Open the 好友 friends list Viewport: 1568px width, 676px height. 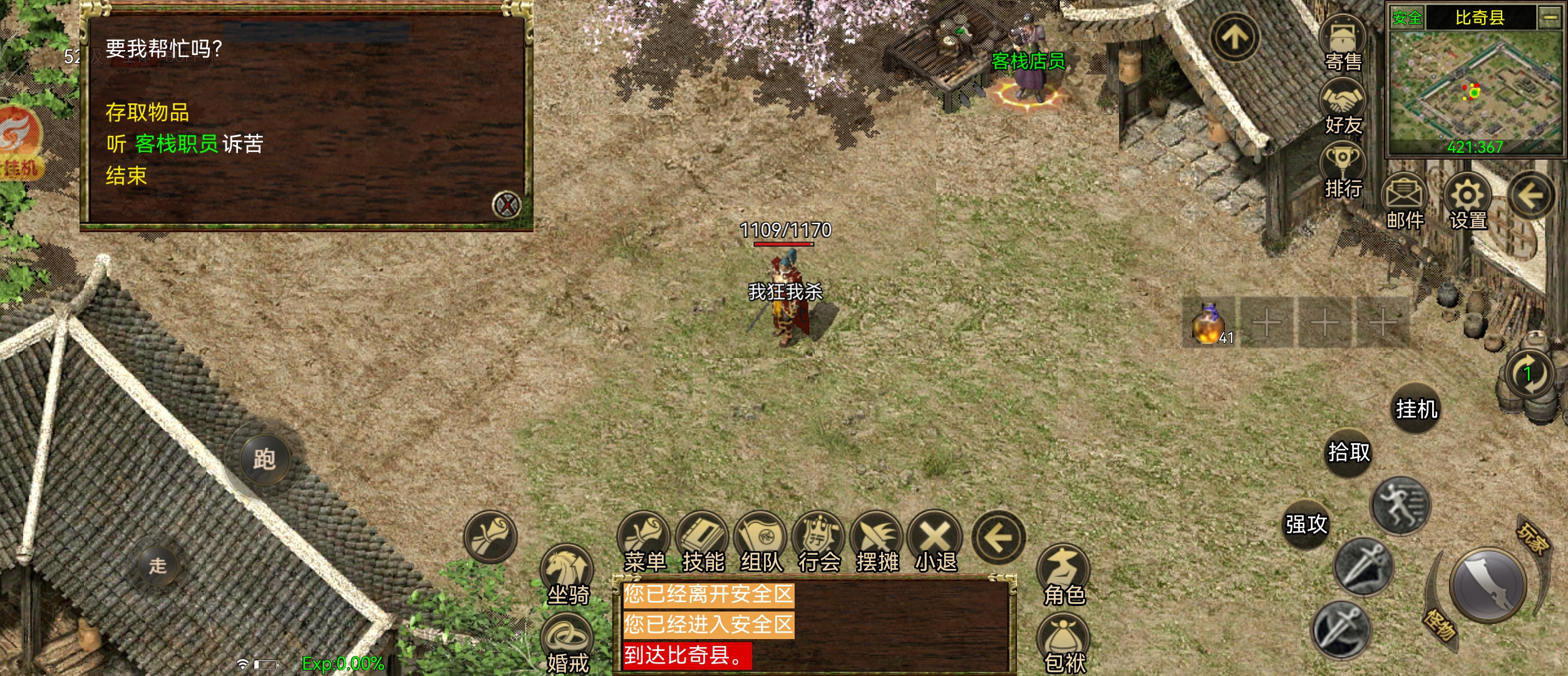1343,106
